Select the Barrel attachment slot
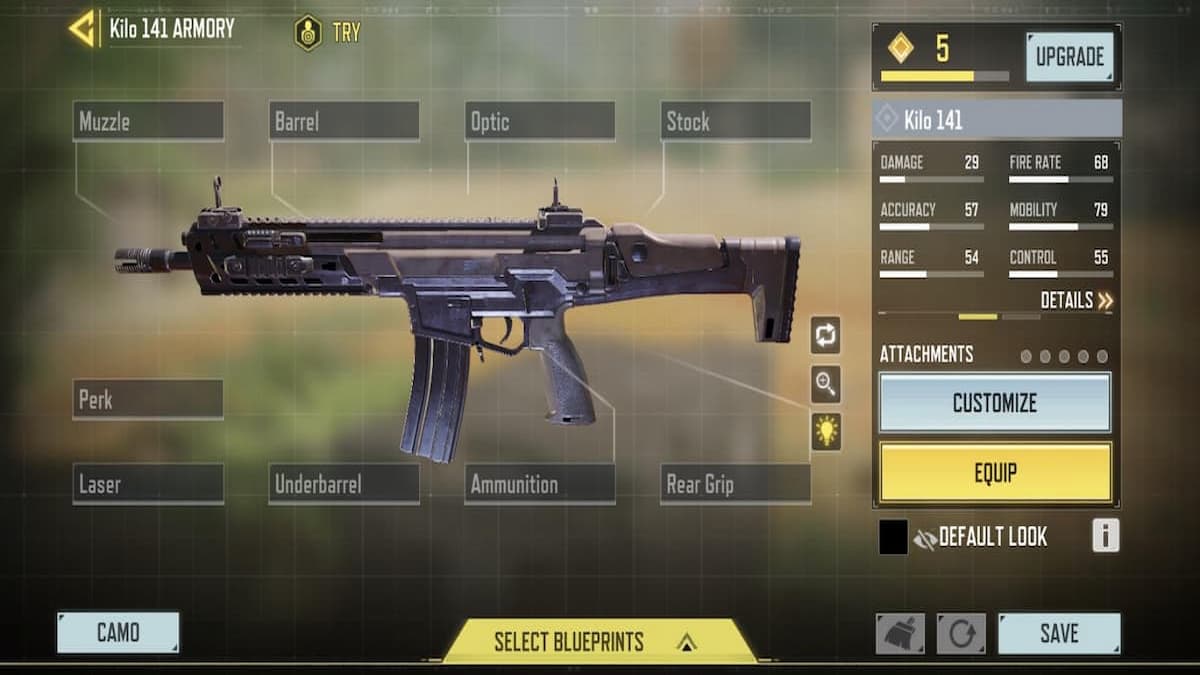1200x675 pixels. coord(344,122)
